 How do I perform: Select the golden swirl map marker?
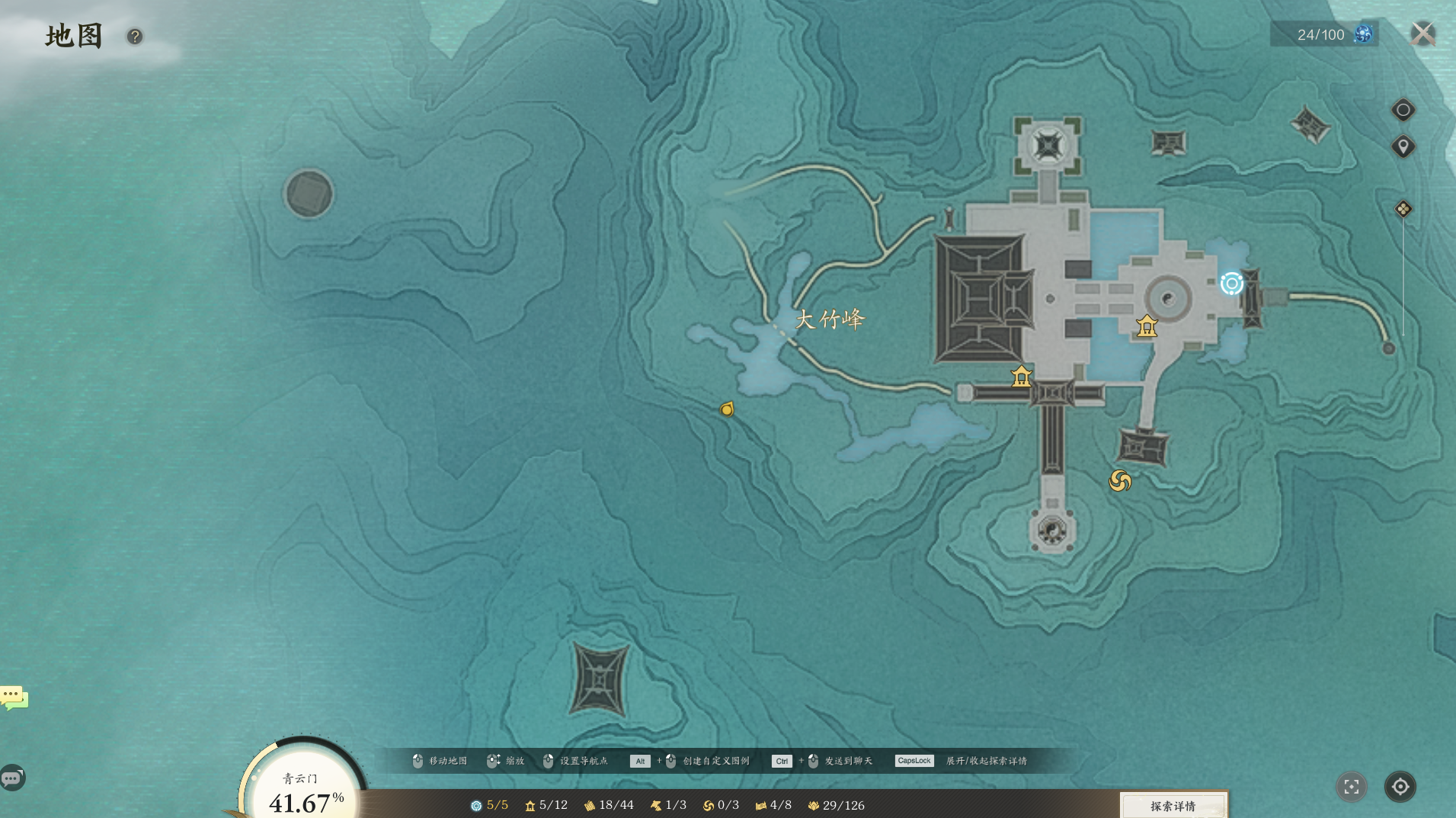tap(1119, 480)
